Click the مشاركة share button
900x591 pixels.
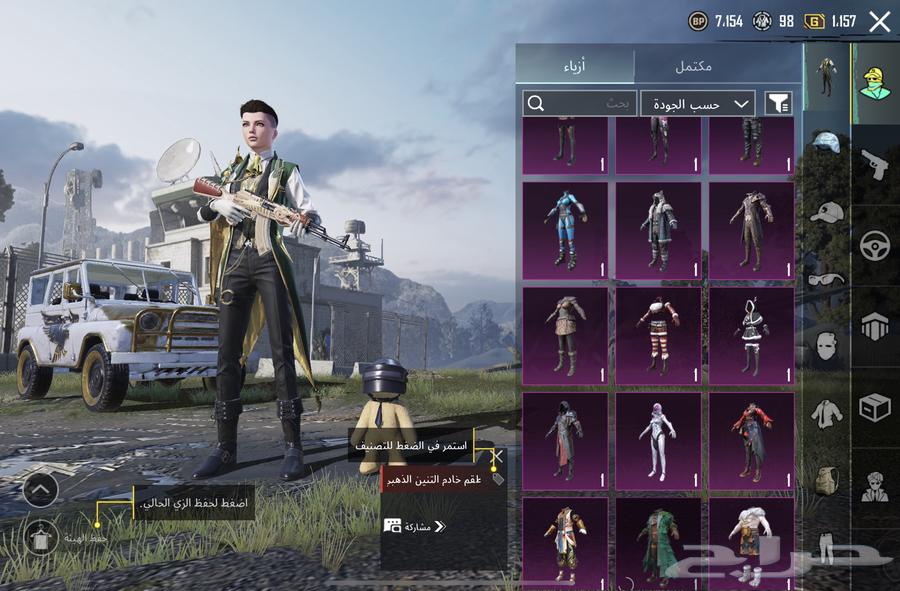click(414, 526)
